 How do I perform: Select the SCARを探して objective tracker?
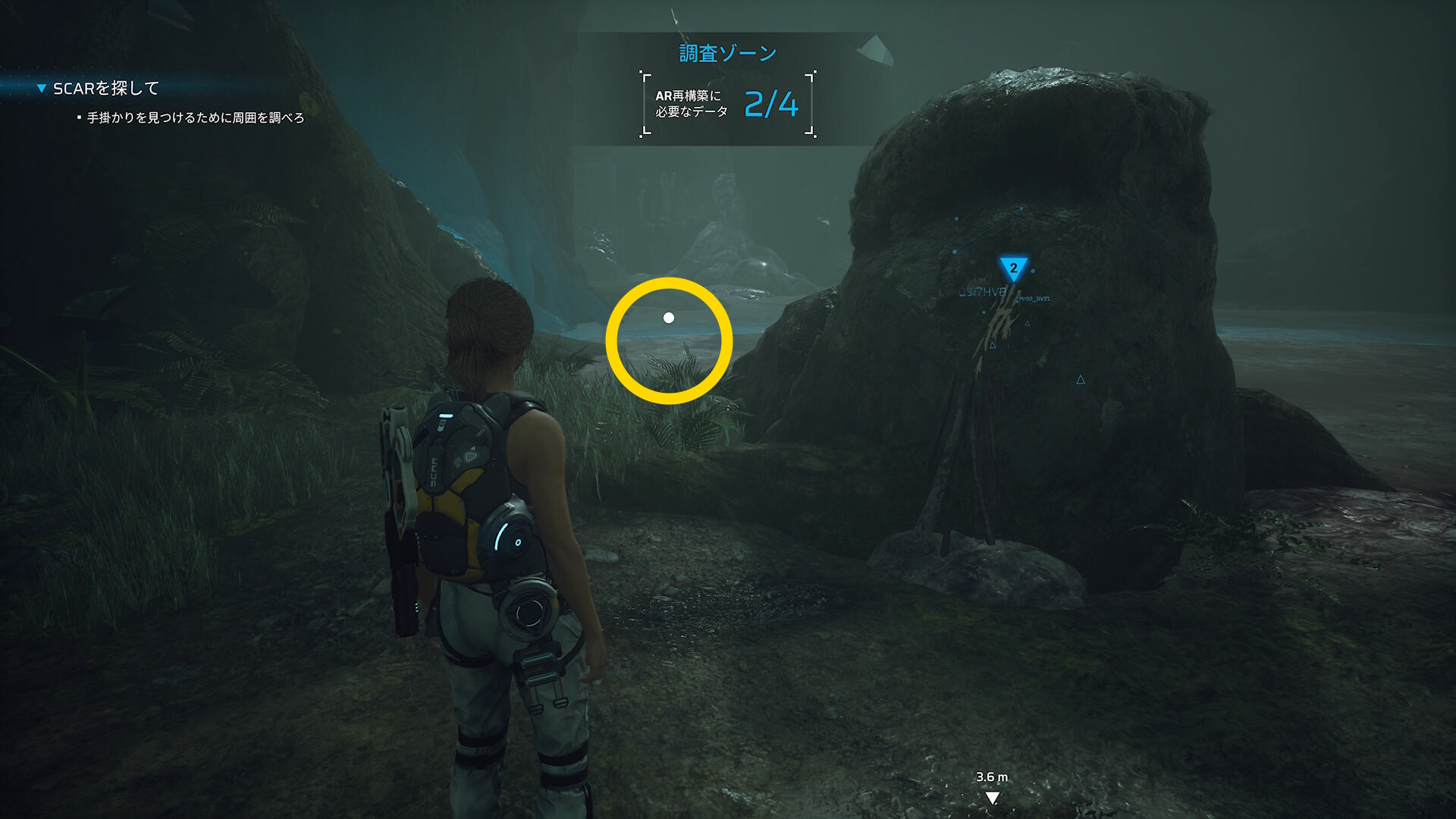pyautogui.click(x=105, y=89)
